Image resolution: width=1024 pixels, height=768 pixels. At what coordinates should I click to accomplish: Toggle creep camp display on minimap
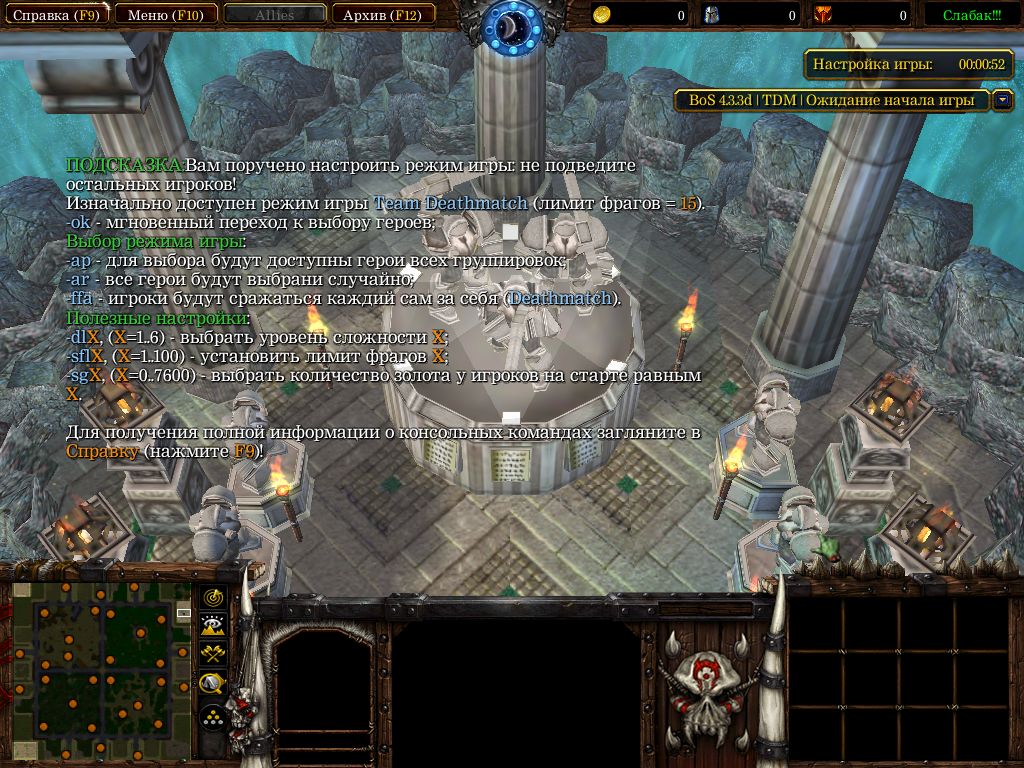213,684
